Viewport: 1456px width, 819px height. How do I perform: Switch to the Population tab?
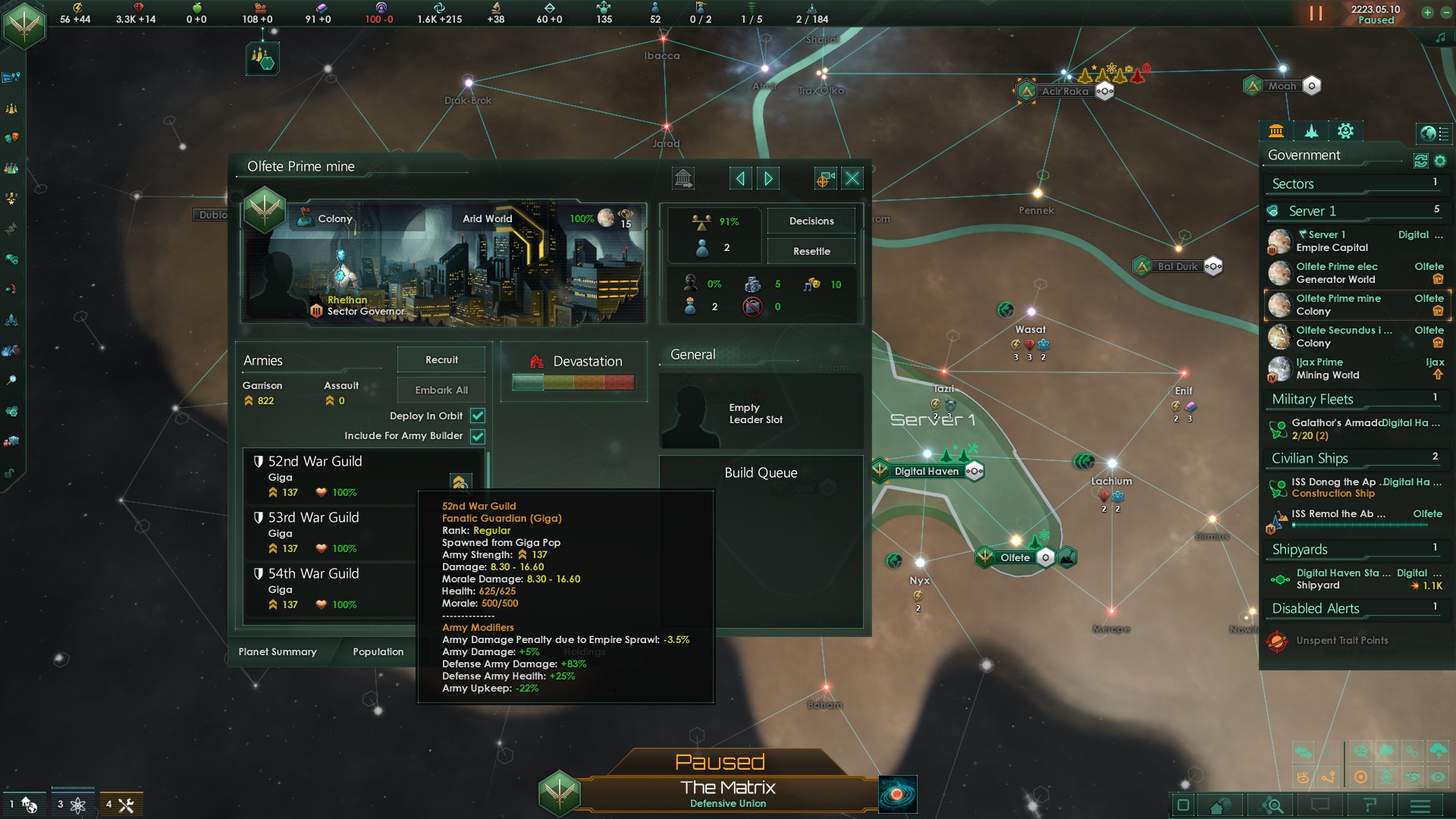[x=377, y=652]
